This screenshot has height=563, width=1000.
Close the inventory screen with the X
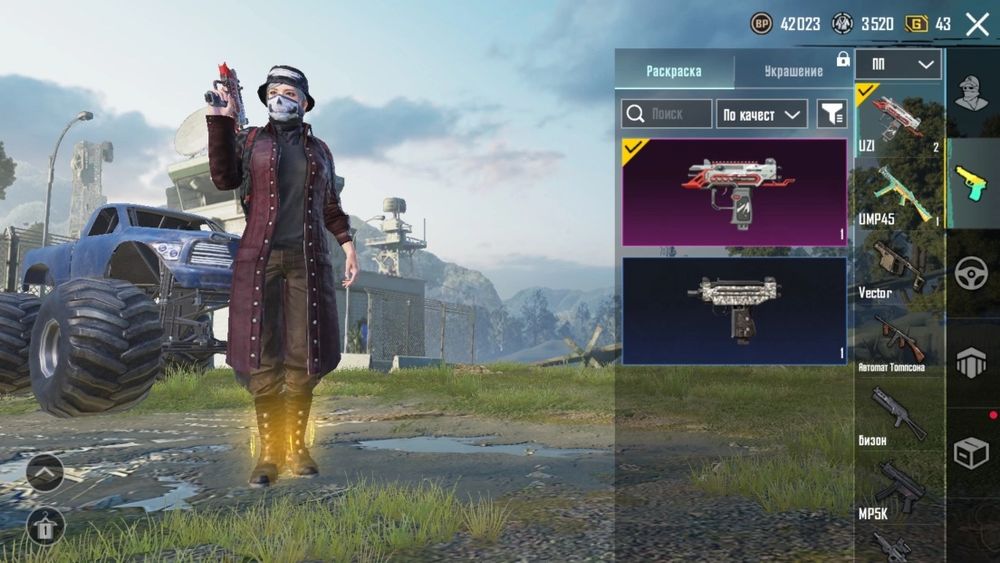point(976,24)
